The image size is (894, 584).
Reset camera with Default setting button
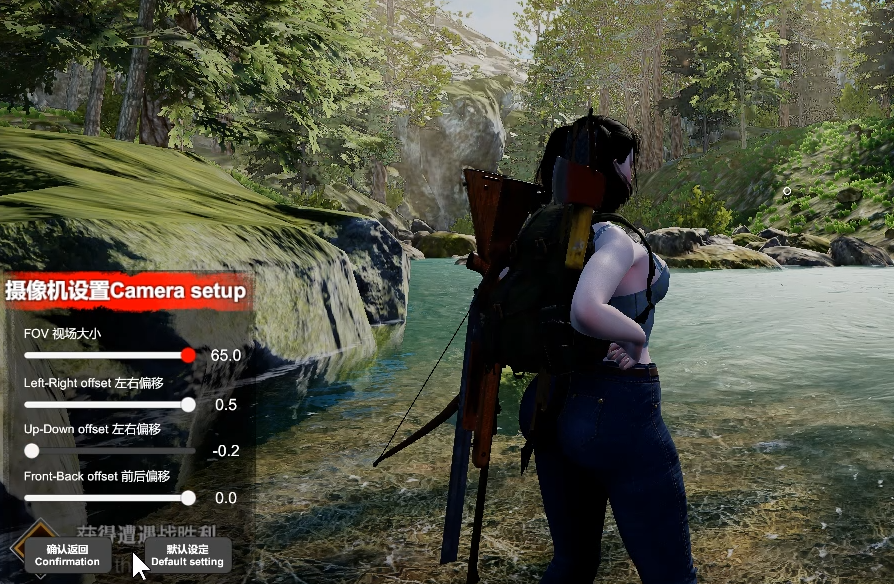pos(187,555)
